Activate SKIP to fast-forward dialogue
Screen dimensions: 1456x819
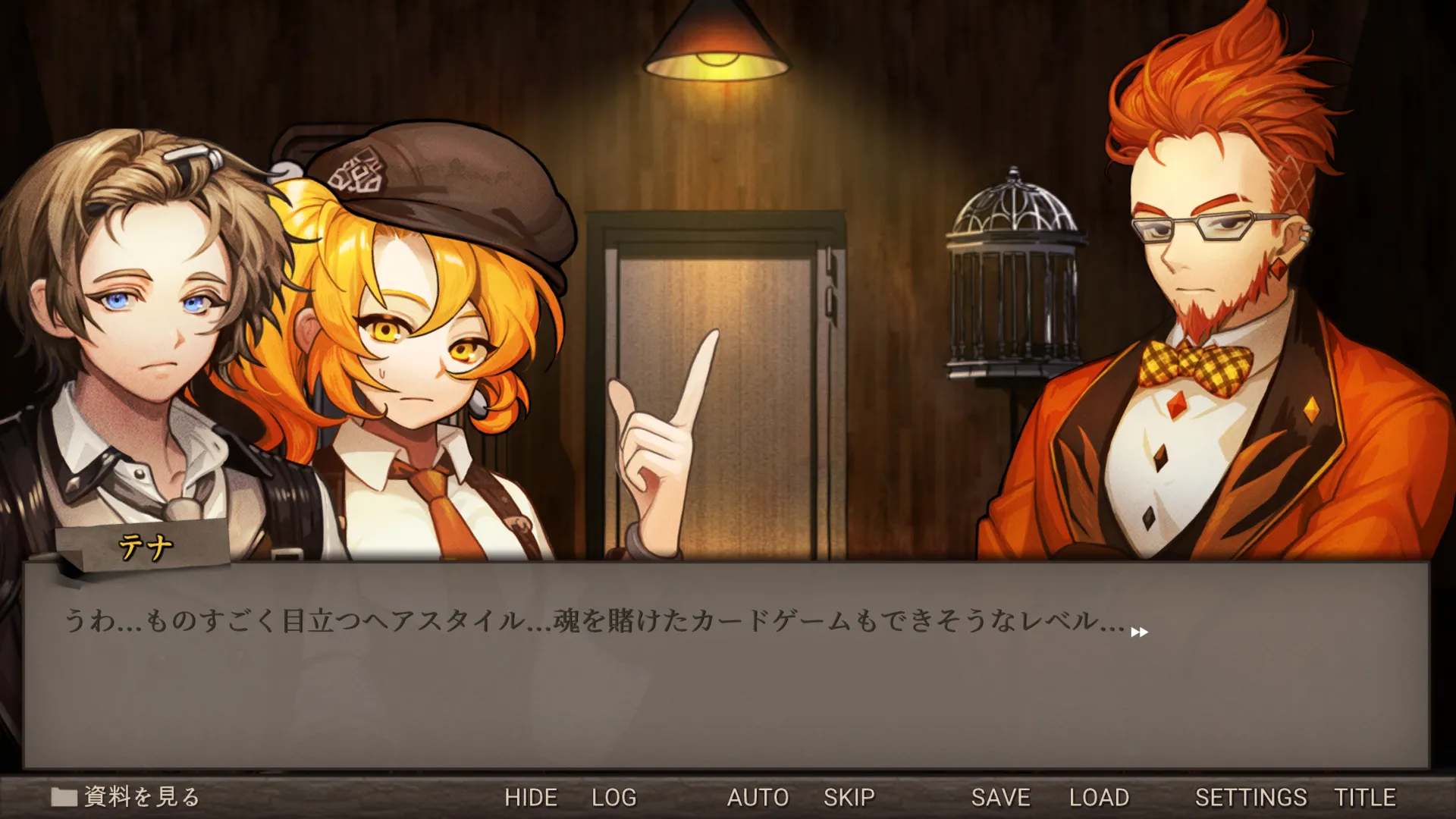(x=849, y=798)
